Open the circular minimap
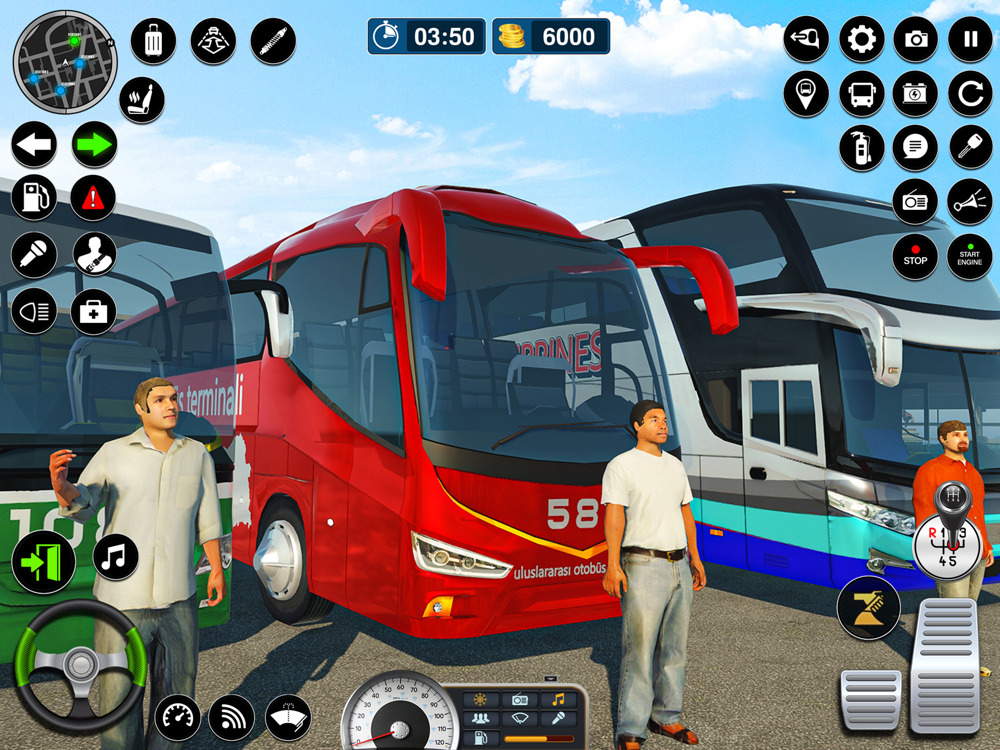1000x750 pixels. [x=64, y=62]
